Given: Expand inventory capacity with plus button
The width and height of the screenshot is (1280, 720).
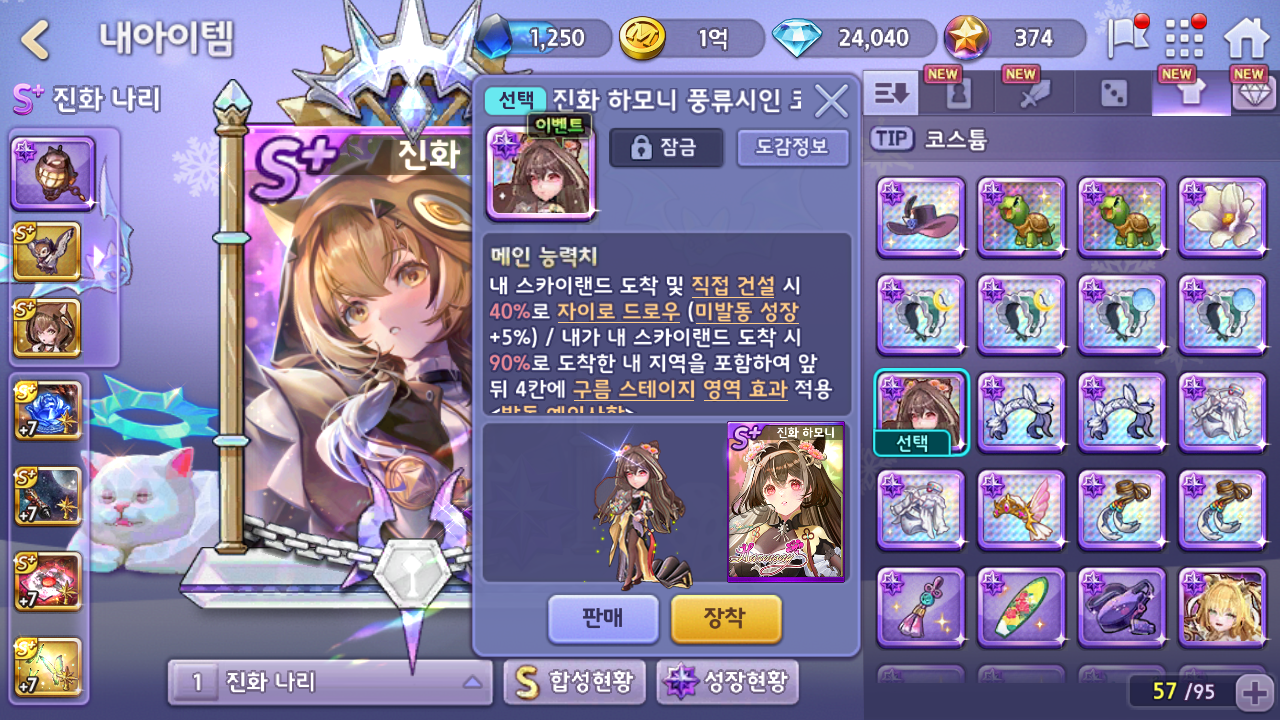Looking at the screenshot, I should (x=1254, y=691).
